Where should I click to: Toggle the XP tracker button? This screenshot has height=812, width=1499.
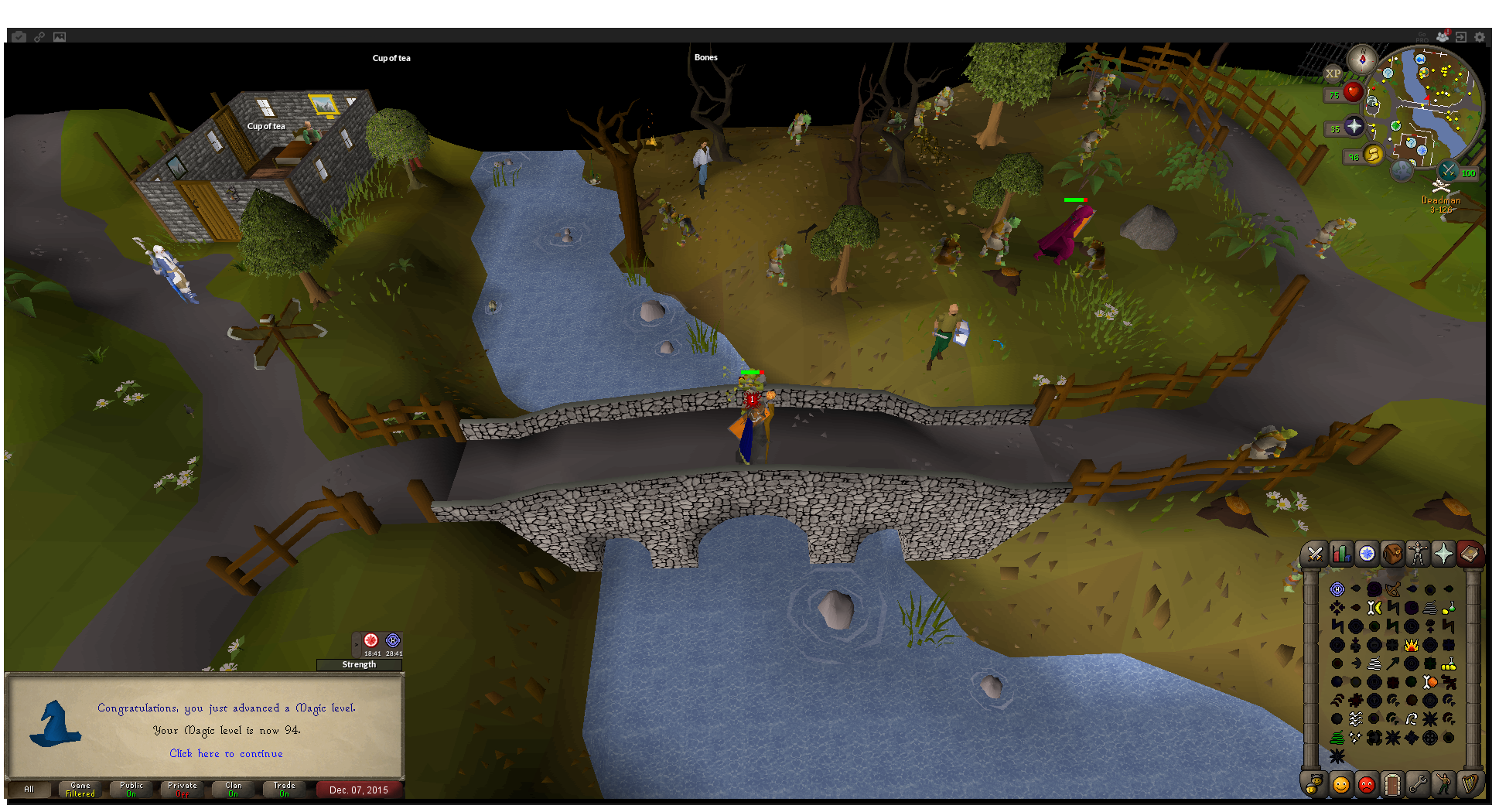pos(1333,74)
